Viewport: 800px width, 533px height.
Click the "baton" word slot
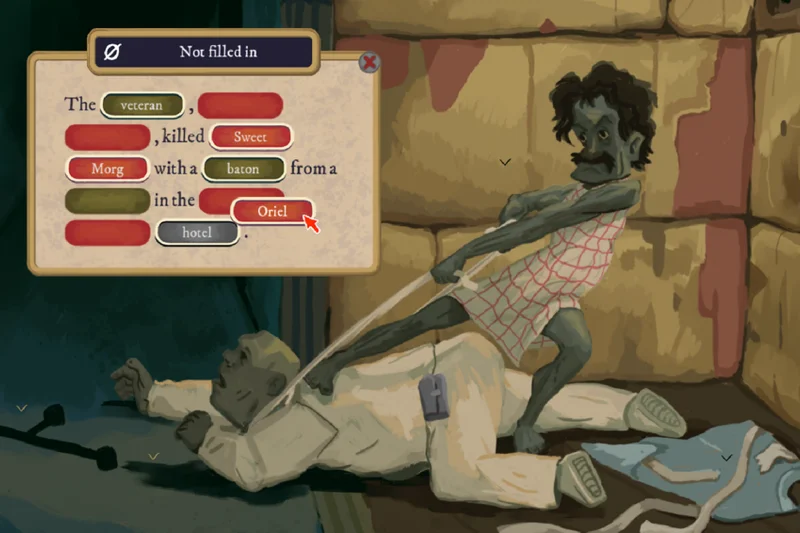[244, 168]
